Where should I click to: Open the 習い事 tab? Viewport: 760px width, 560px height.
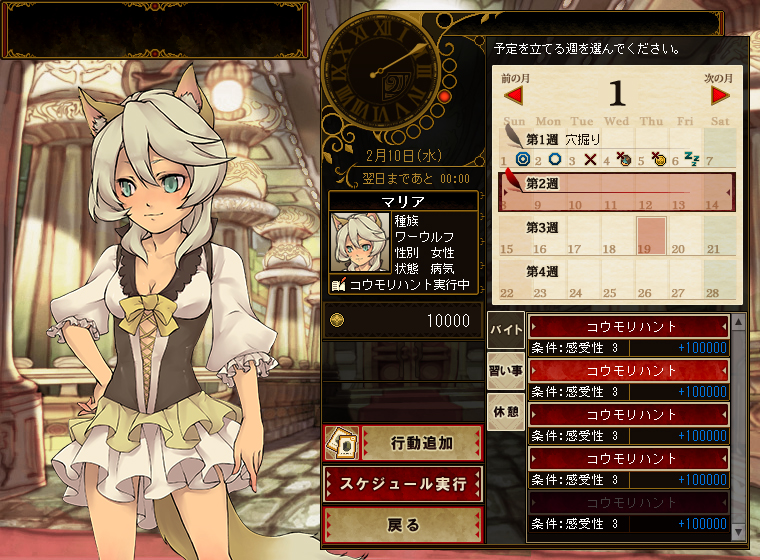click(x=505, y=370)
